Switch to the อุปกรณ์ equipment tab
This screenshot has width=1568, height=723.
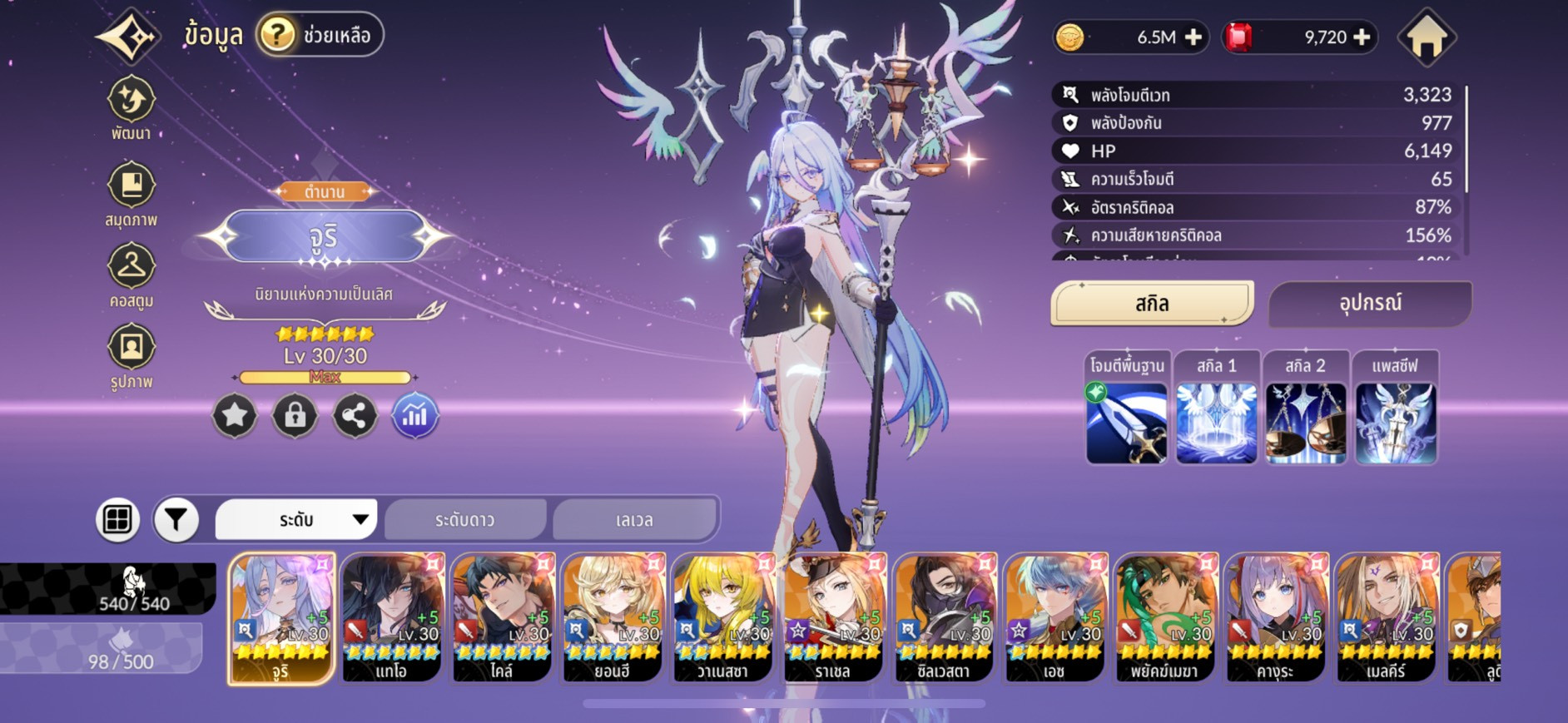pos(1370,304)
